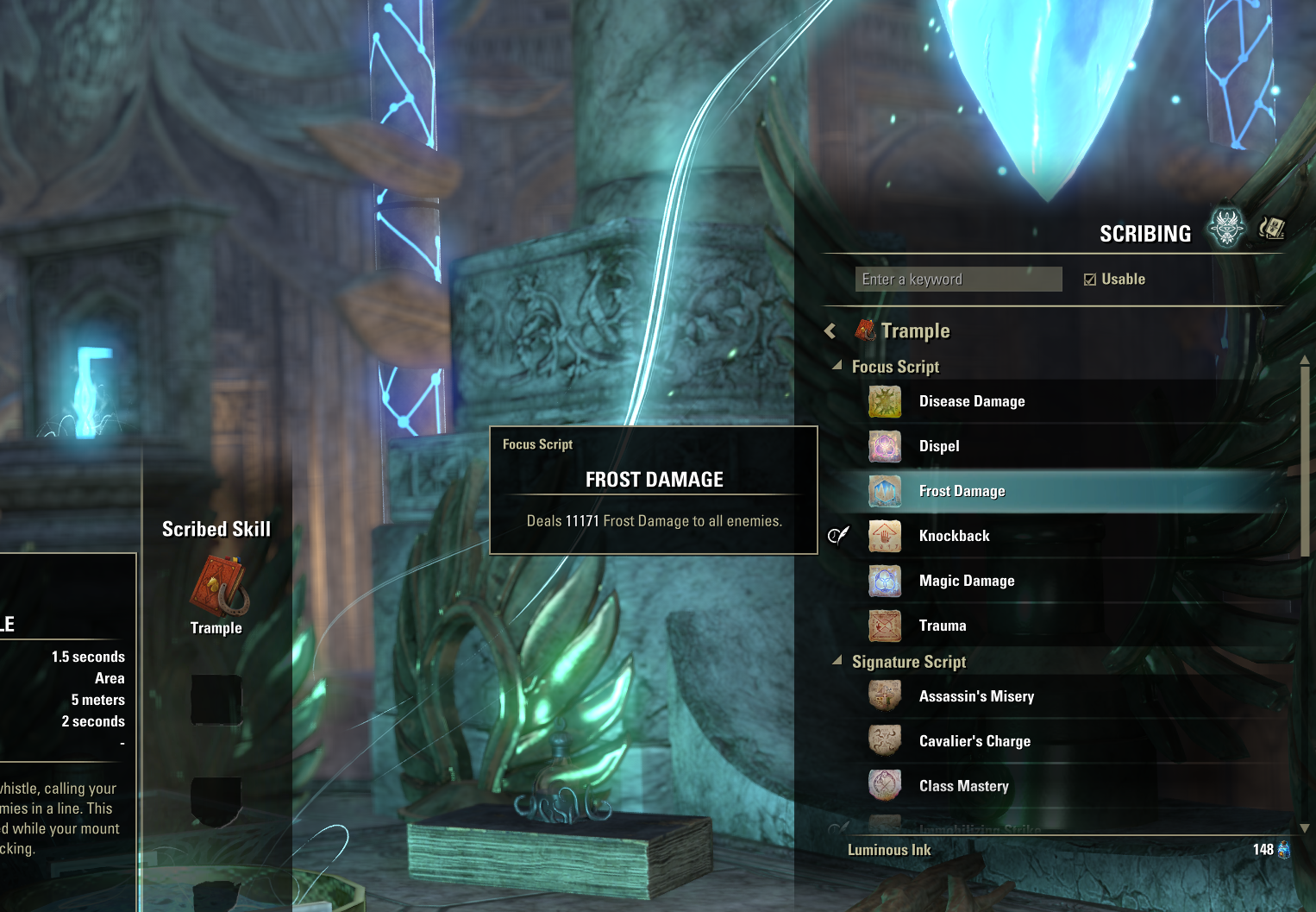1316x912 pixels.
Task: Toggle the Usable filter checkbox
Action: (x=1090, y=280)
